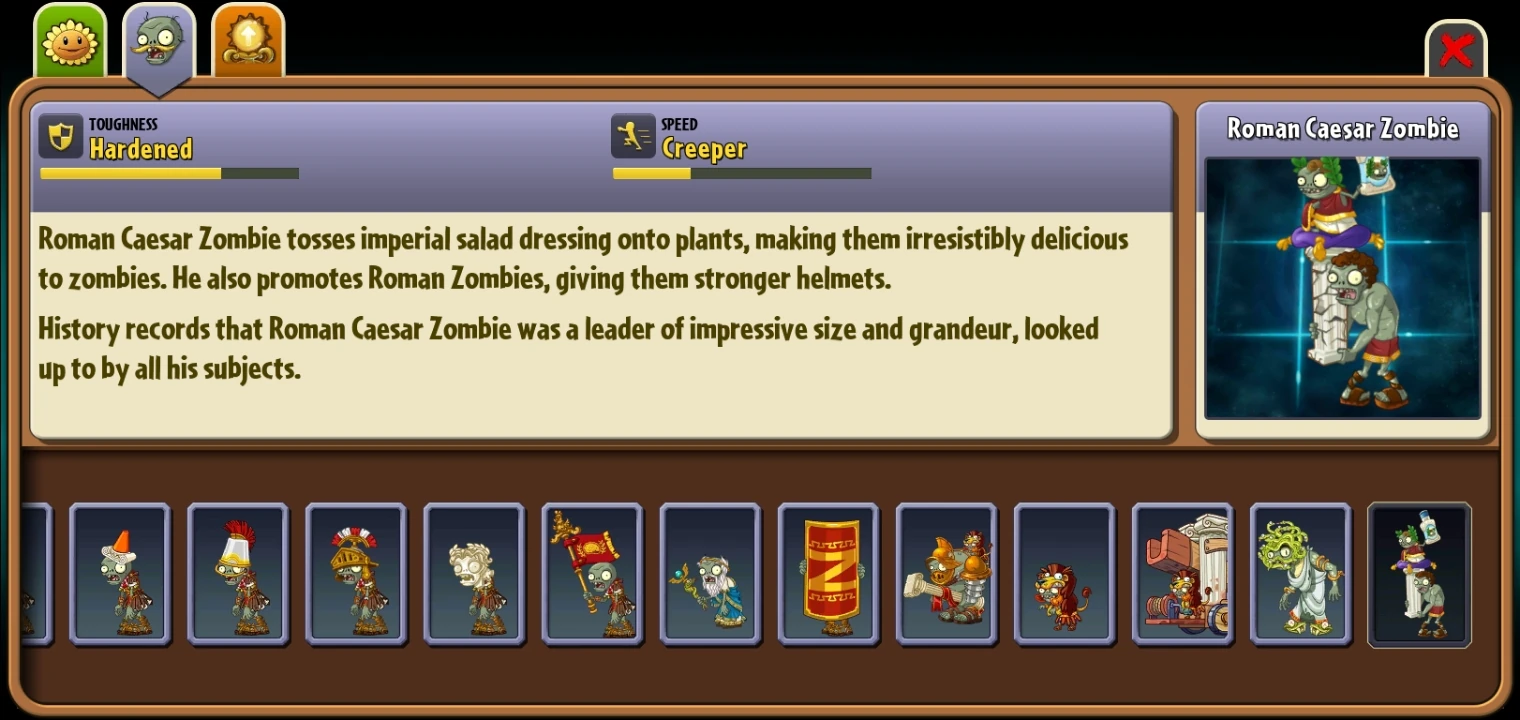Select the Flag Roman Zombie card
Screen dimensions: 1520x720
pos(593,575)
